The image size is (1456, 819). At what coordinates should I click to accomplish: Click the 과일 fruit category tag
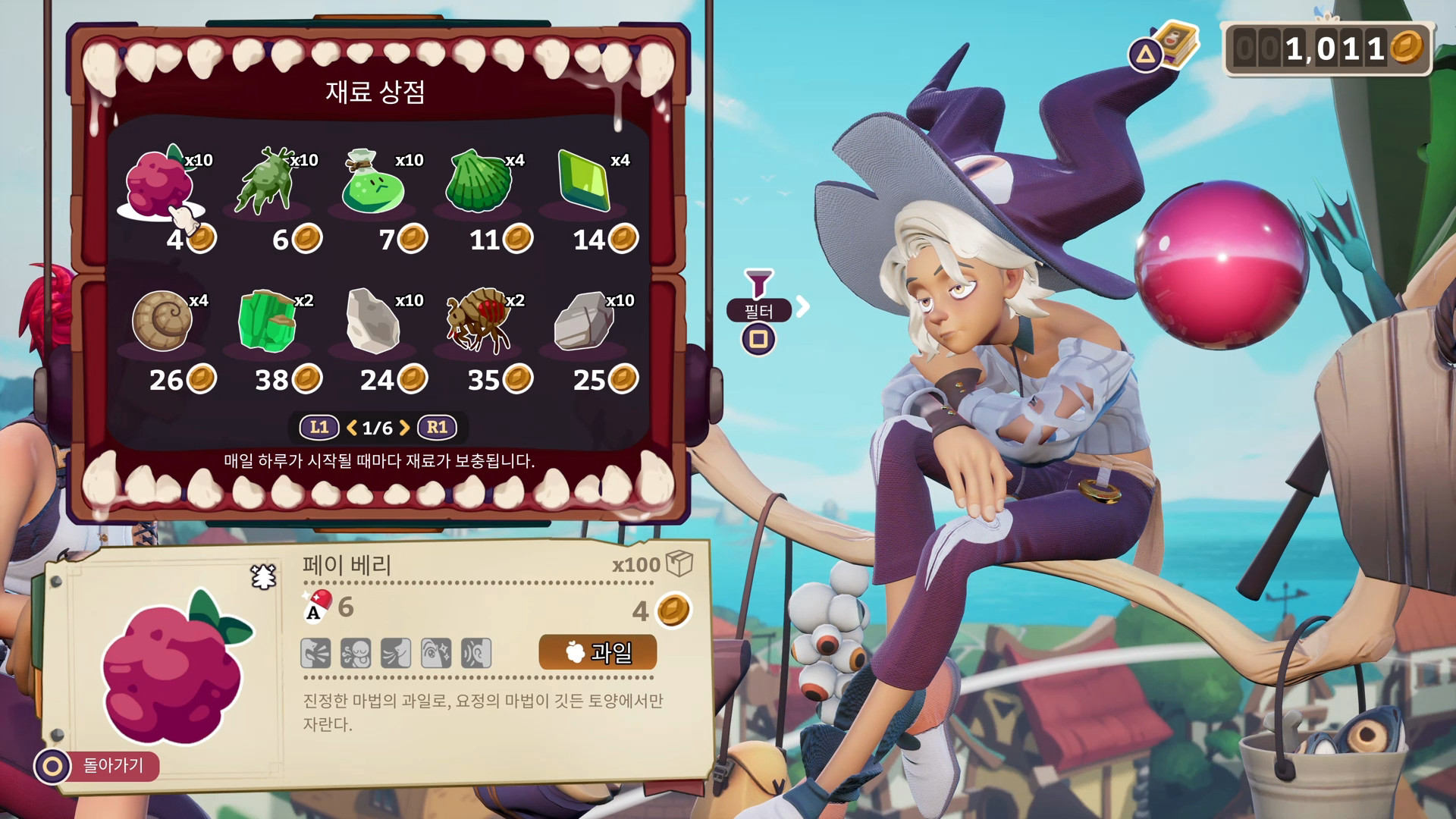598,652
